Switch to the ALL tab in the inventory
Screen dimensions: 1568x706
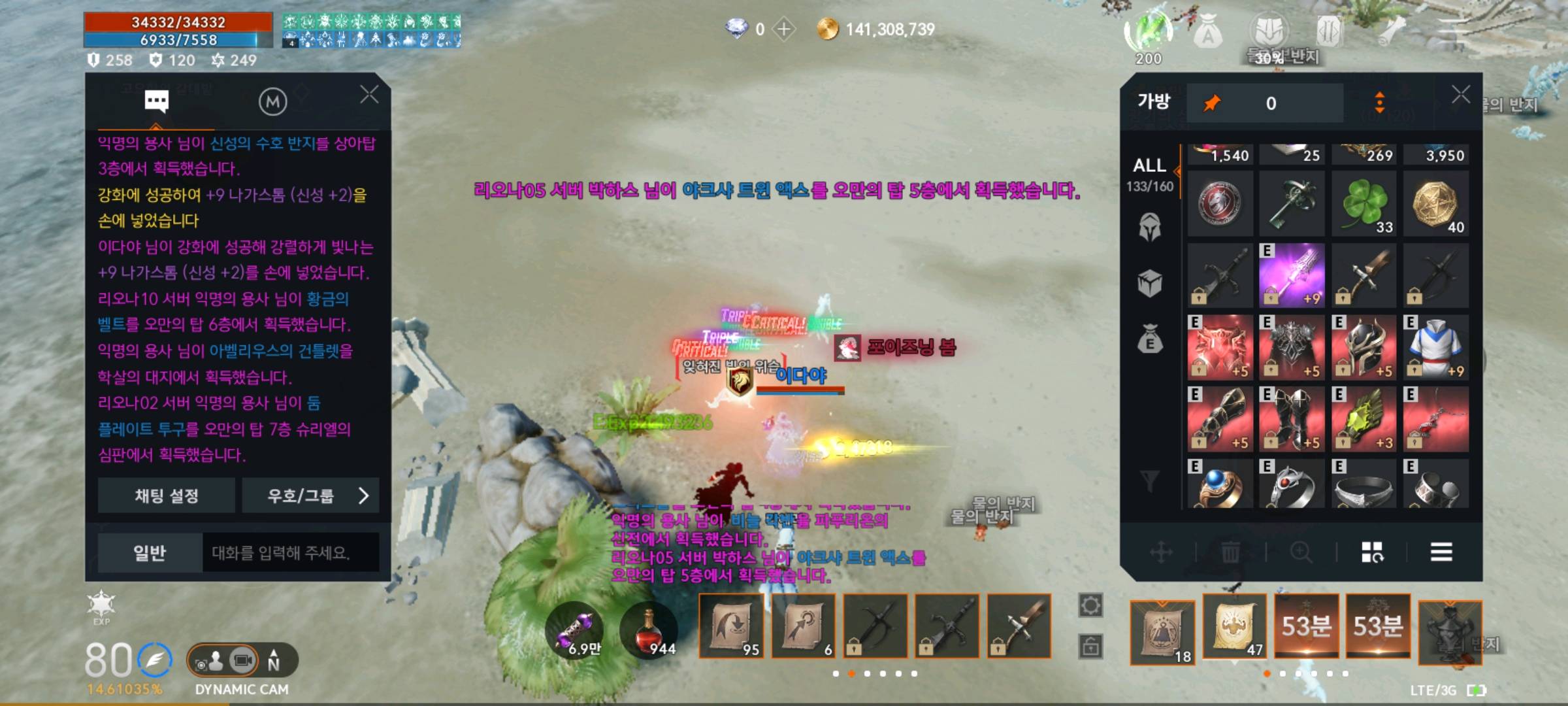[1151, 165]
